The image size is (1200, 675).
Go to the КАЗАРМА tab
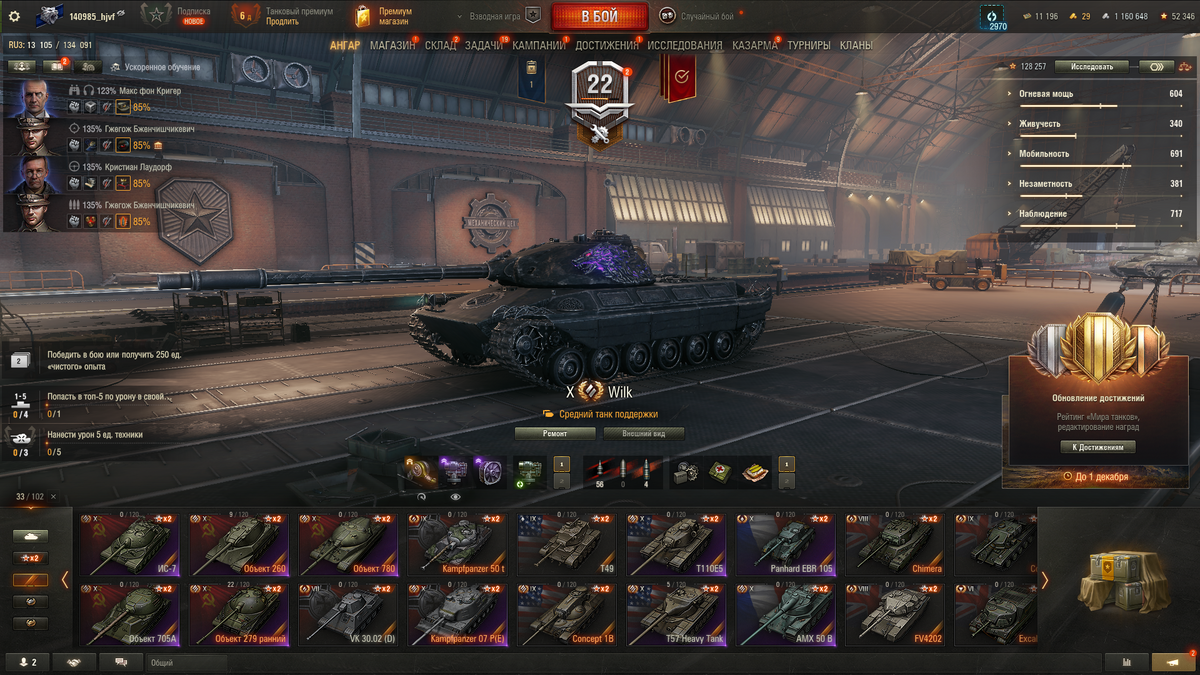point(754,46)
